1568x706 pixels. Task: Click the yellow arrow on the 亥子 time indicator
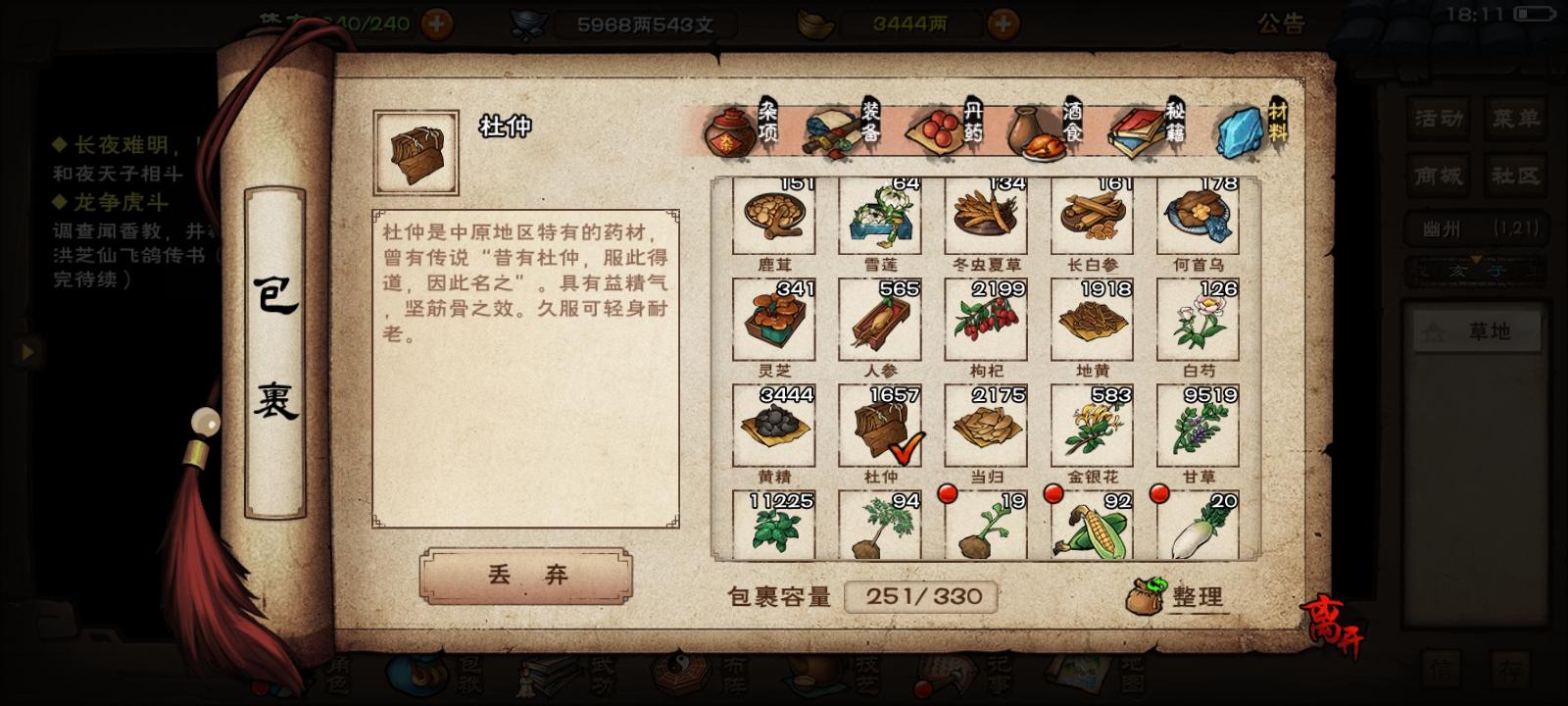click(x=1476, y=259)
